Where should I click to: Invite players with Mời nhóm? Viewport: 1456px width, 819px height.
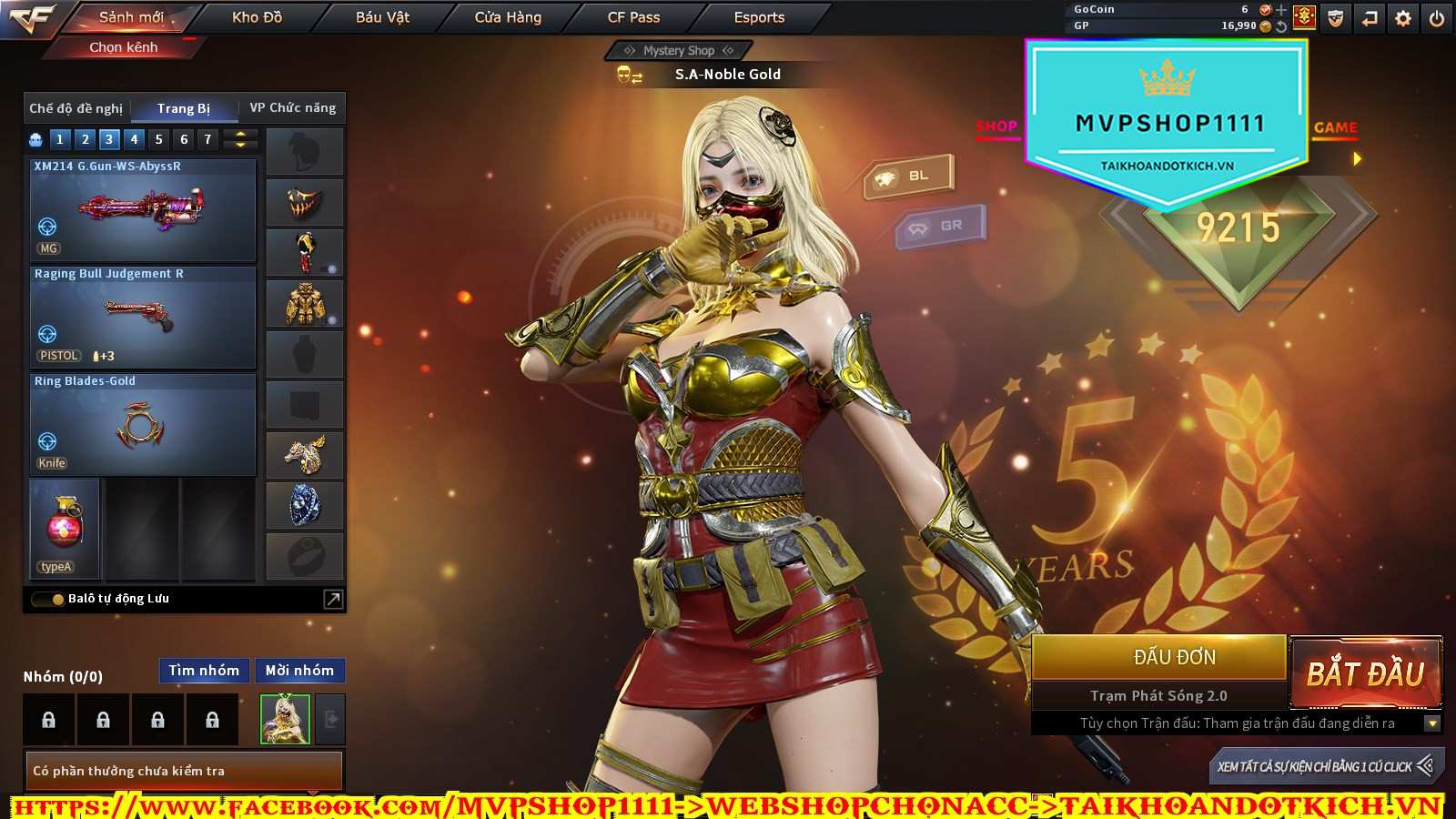(299, 671)
